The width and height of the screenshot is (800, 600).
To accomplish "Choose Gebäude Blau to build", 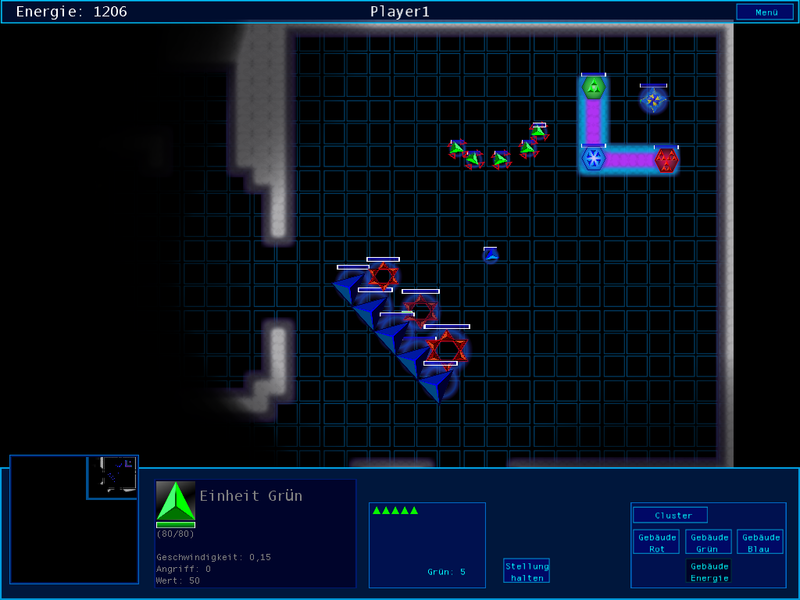I will [760, 542].
